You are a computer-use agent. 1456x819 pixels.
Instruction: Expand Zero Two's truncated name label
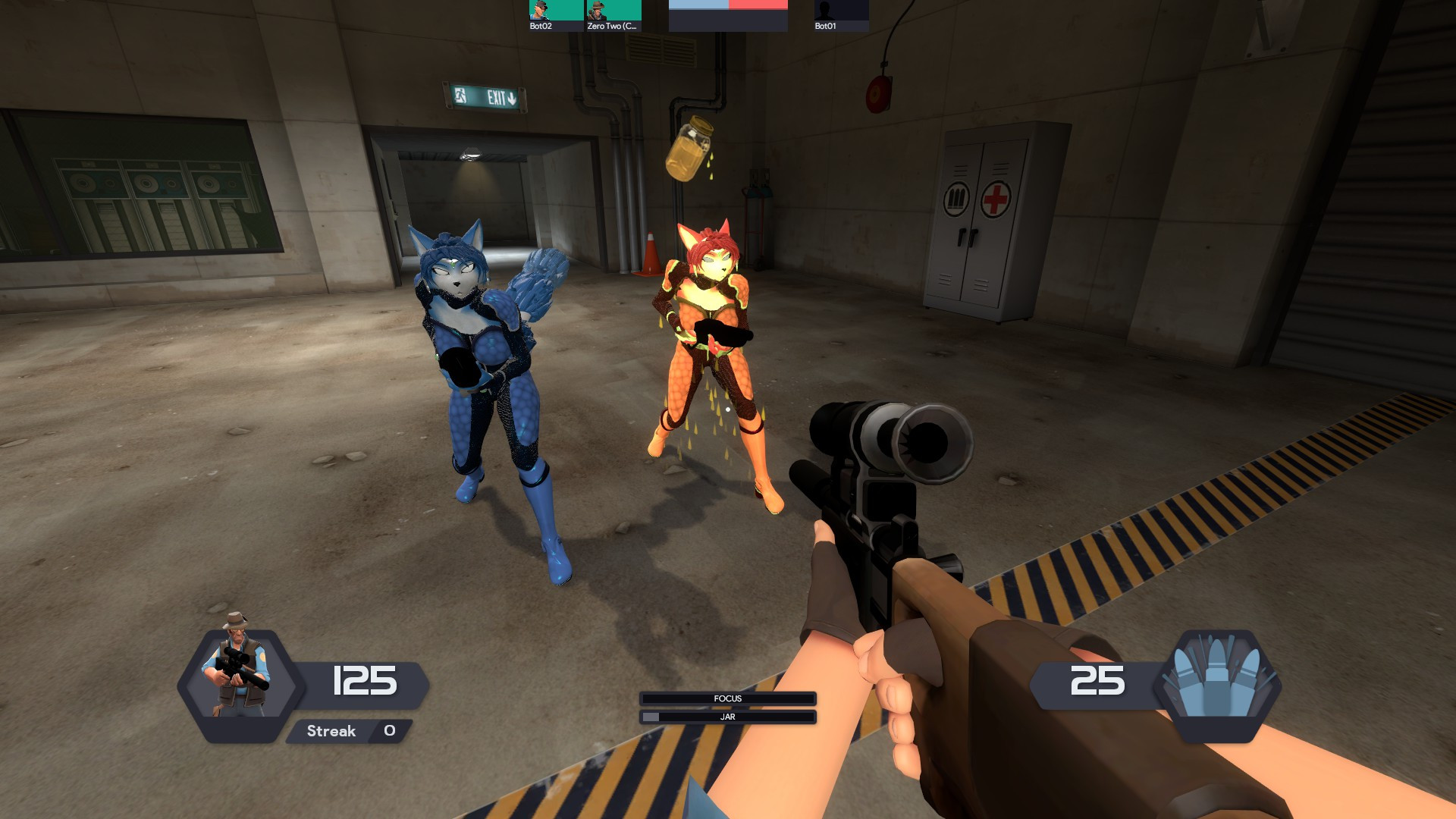tap(611, 26)
